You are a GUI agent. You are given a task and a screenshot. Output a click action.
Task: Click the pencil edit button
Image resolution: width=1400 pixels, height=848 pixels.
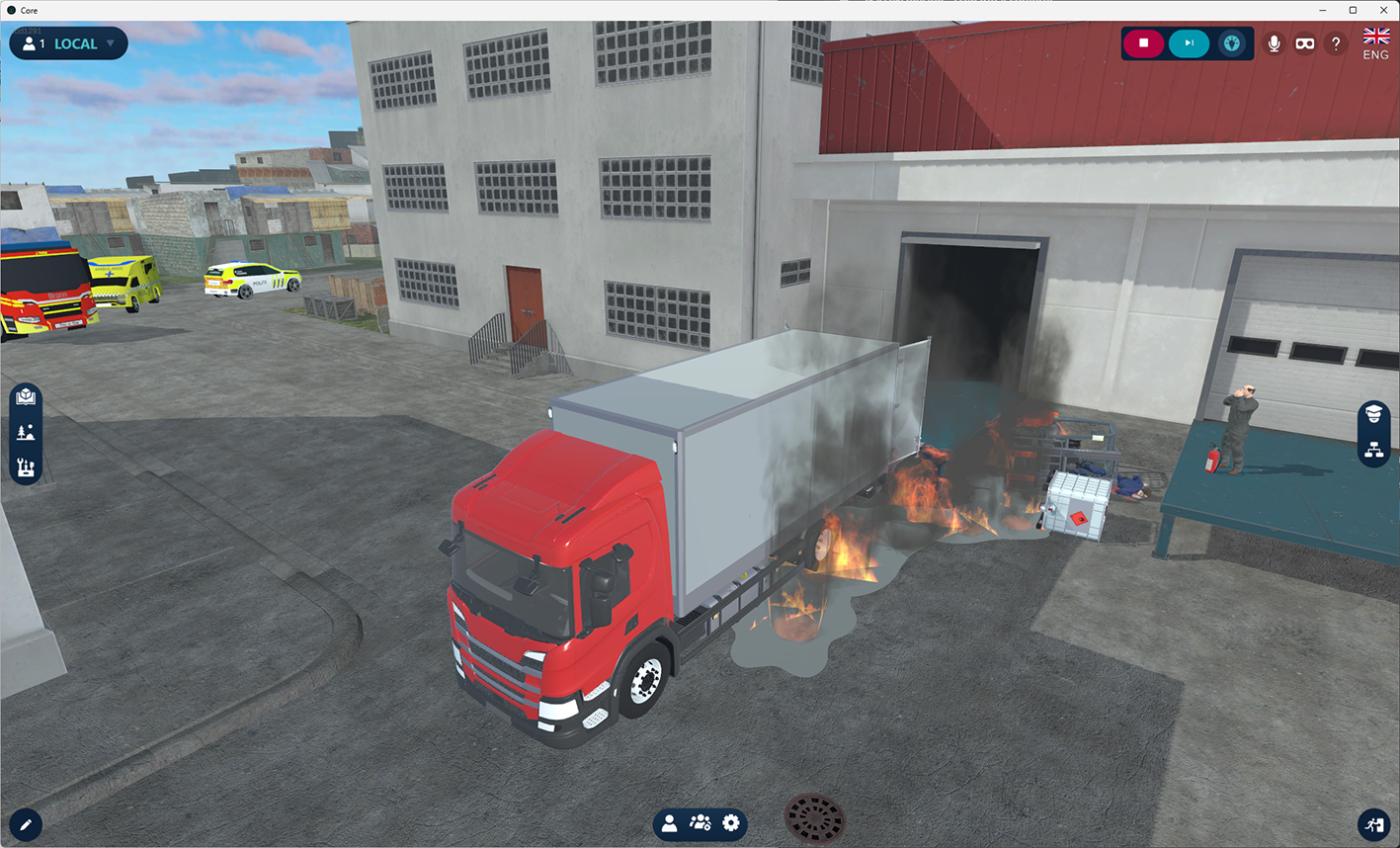tap(26, 824)
